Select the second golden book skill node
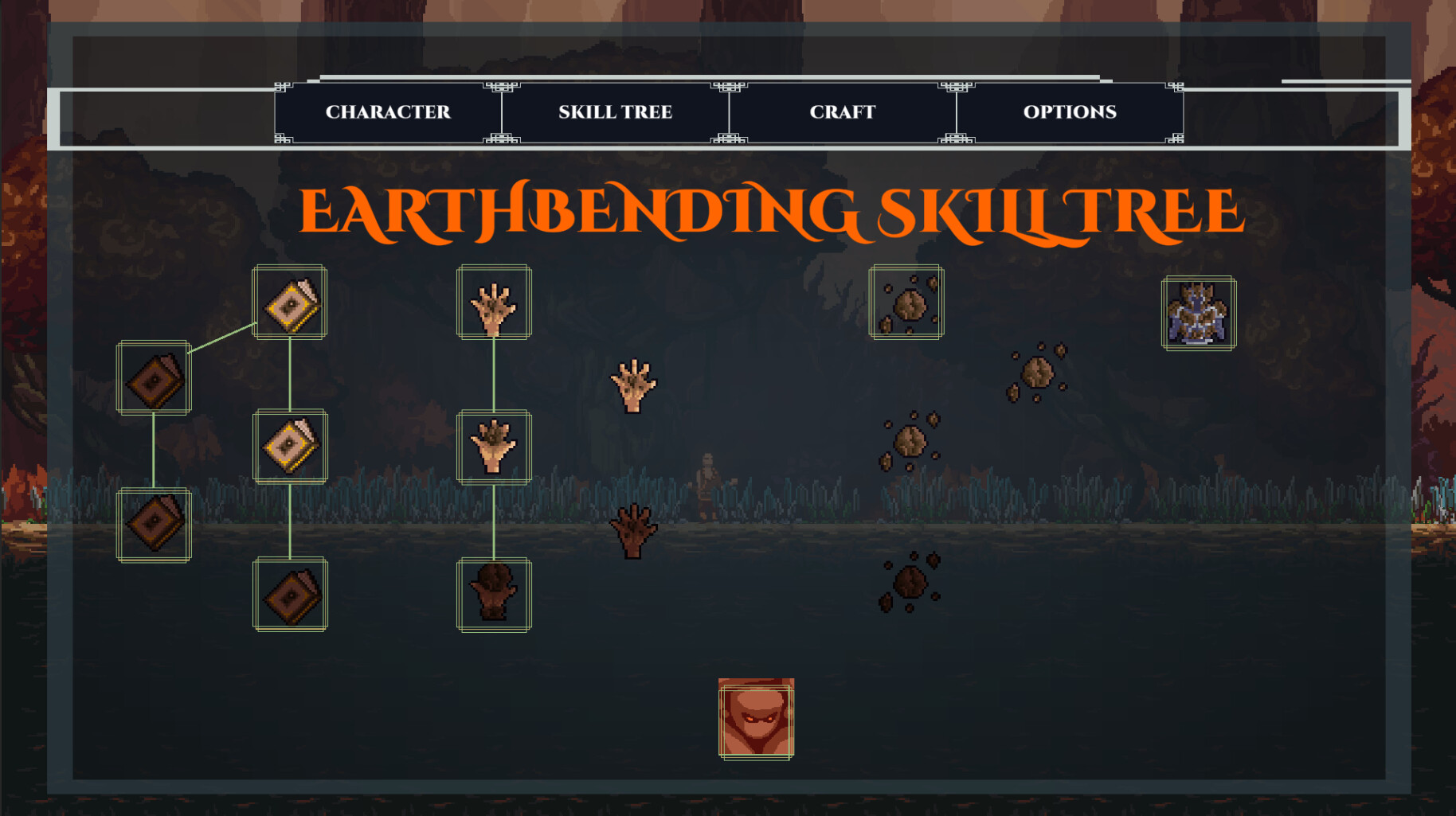 click(290, 447)
